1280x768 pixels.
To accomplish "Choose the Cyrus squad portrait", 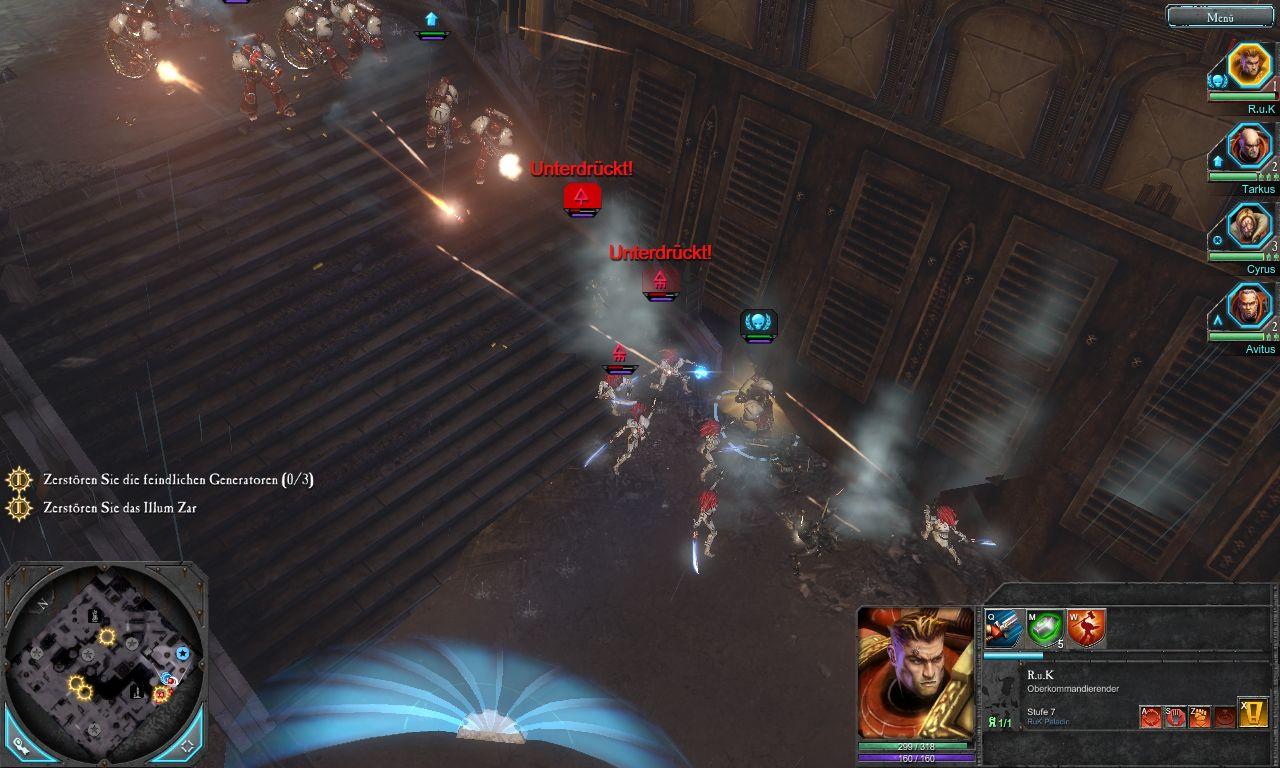I will [1248, 227].
